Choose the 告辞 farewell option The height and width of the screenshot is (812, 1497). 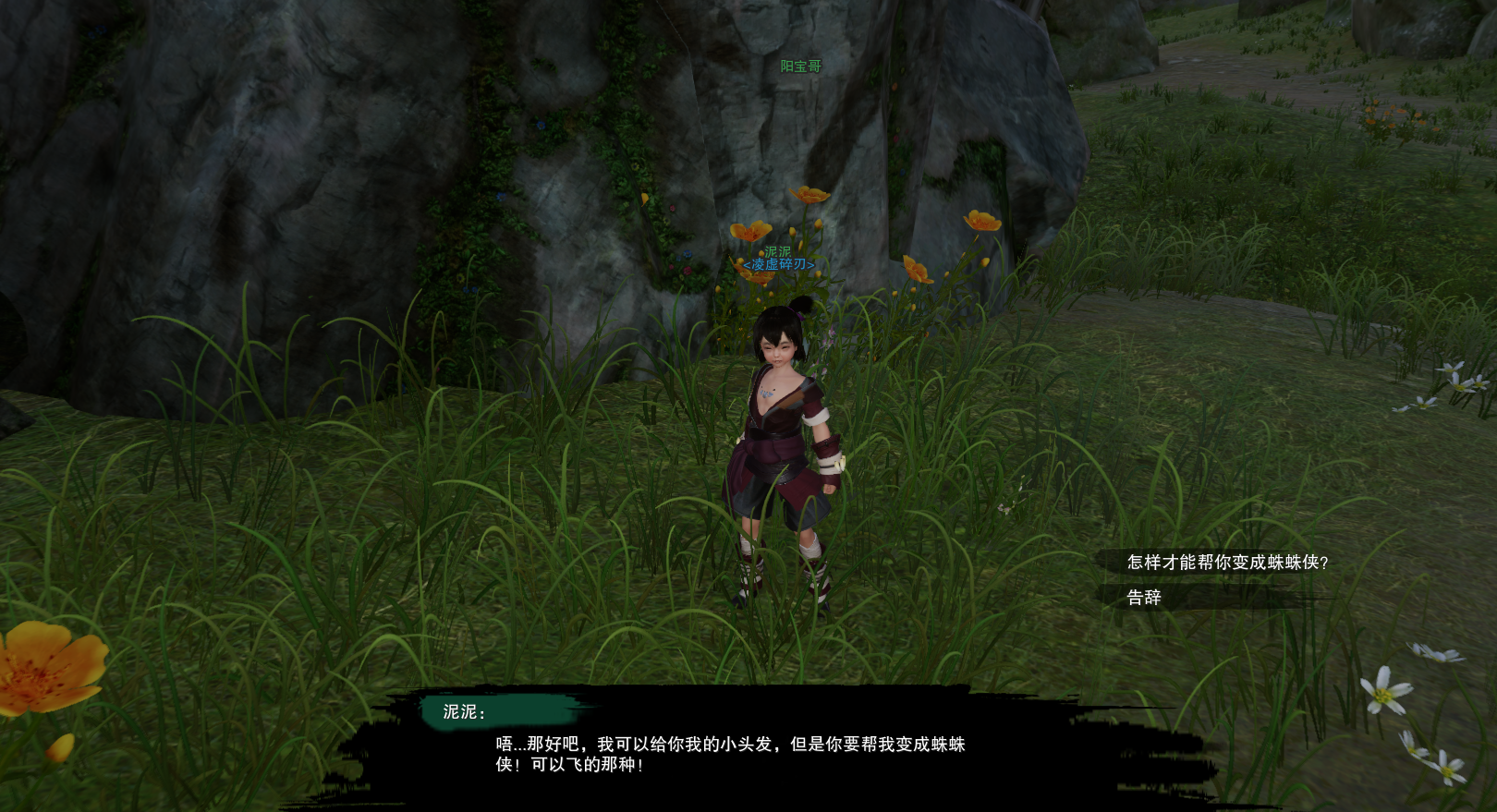click(x=1144, y=598)
